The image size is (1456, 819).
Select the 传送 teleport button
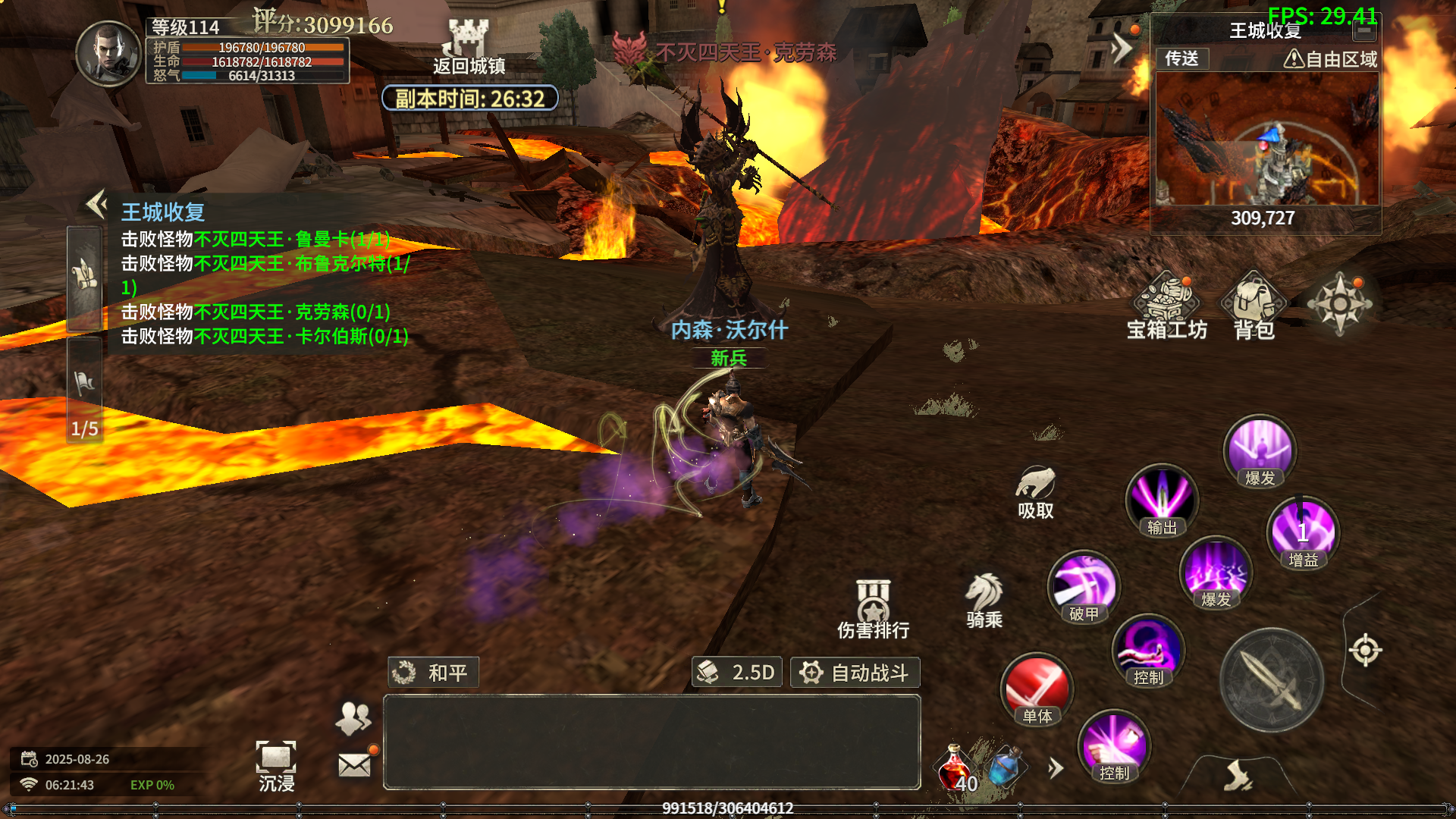pyautogui.click(x=1181, y=58)
